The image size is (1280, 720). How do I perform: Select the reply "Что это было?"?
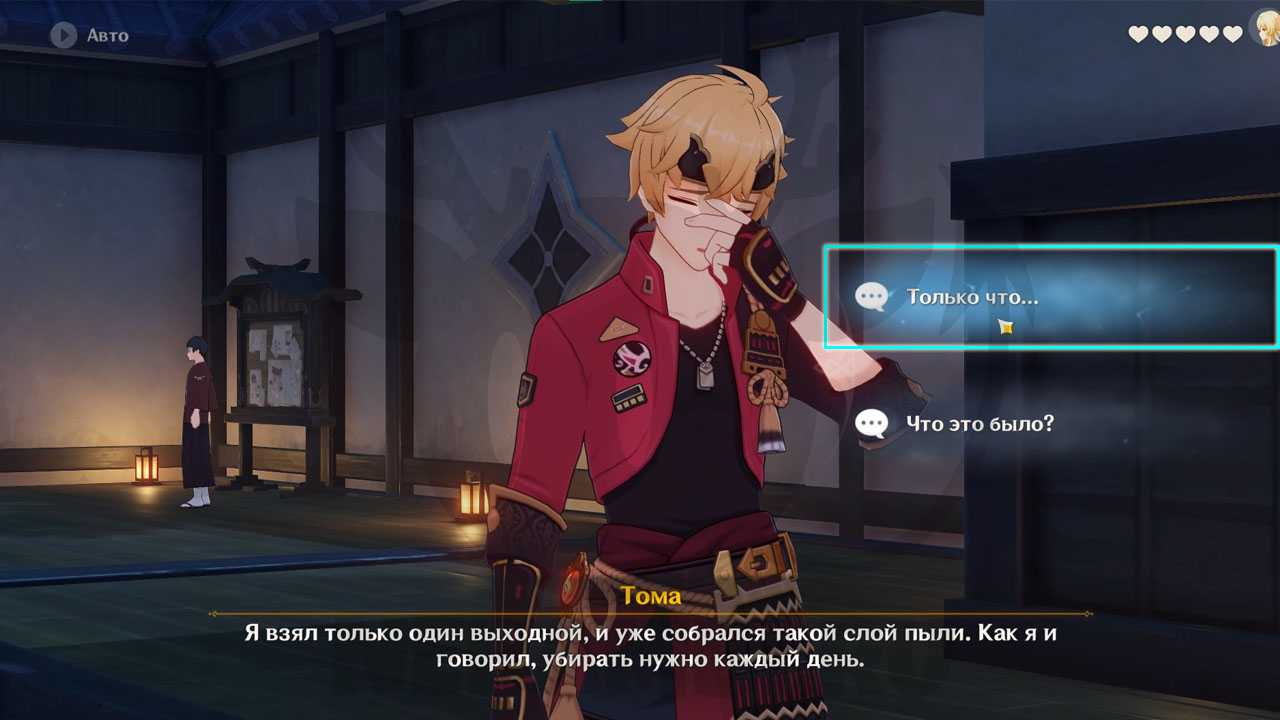[x=979, y=424]
